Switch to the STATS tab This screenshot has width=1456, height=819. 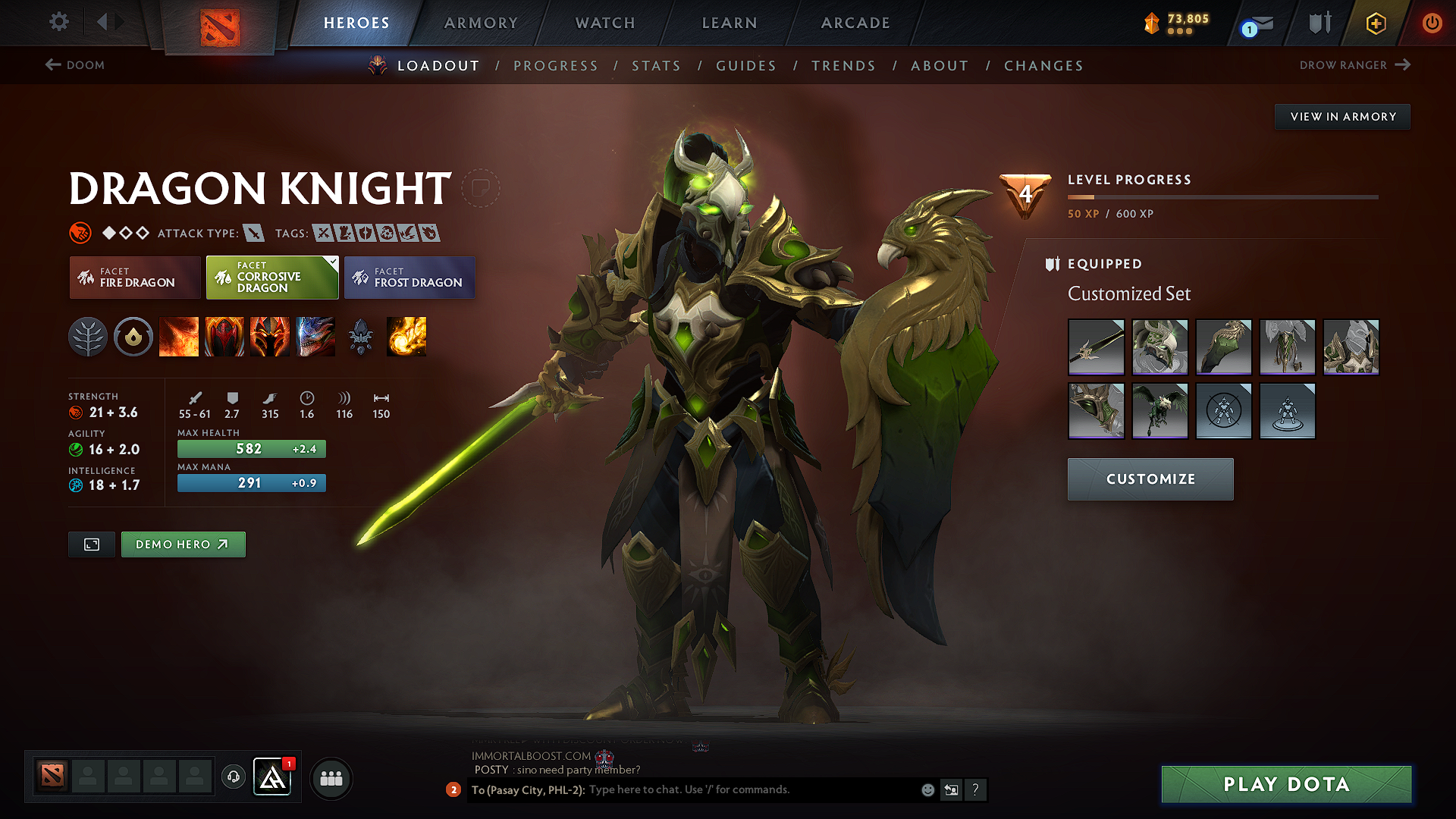[656, 66]
